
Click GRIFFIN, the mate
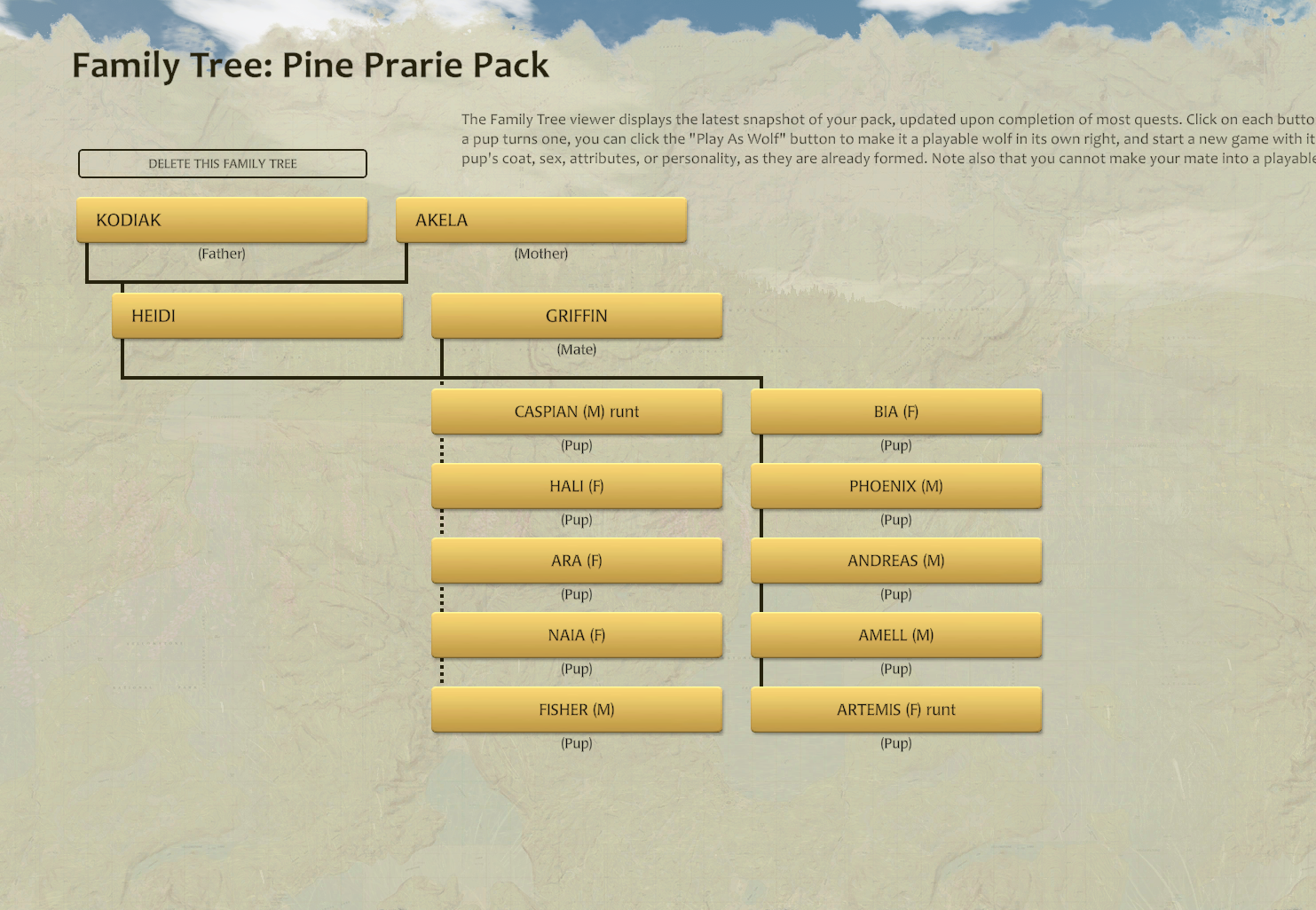(x=576, y=315)
